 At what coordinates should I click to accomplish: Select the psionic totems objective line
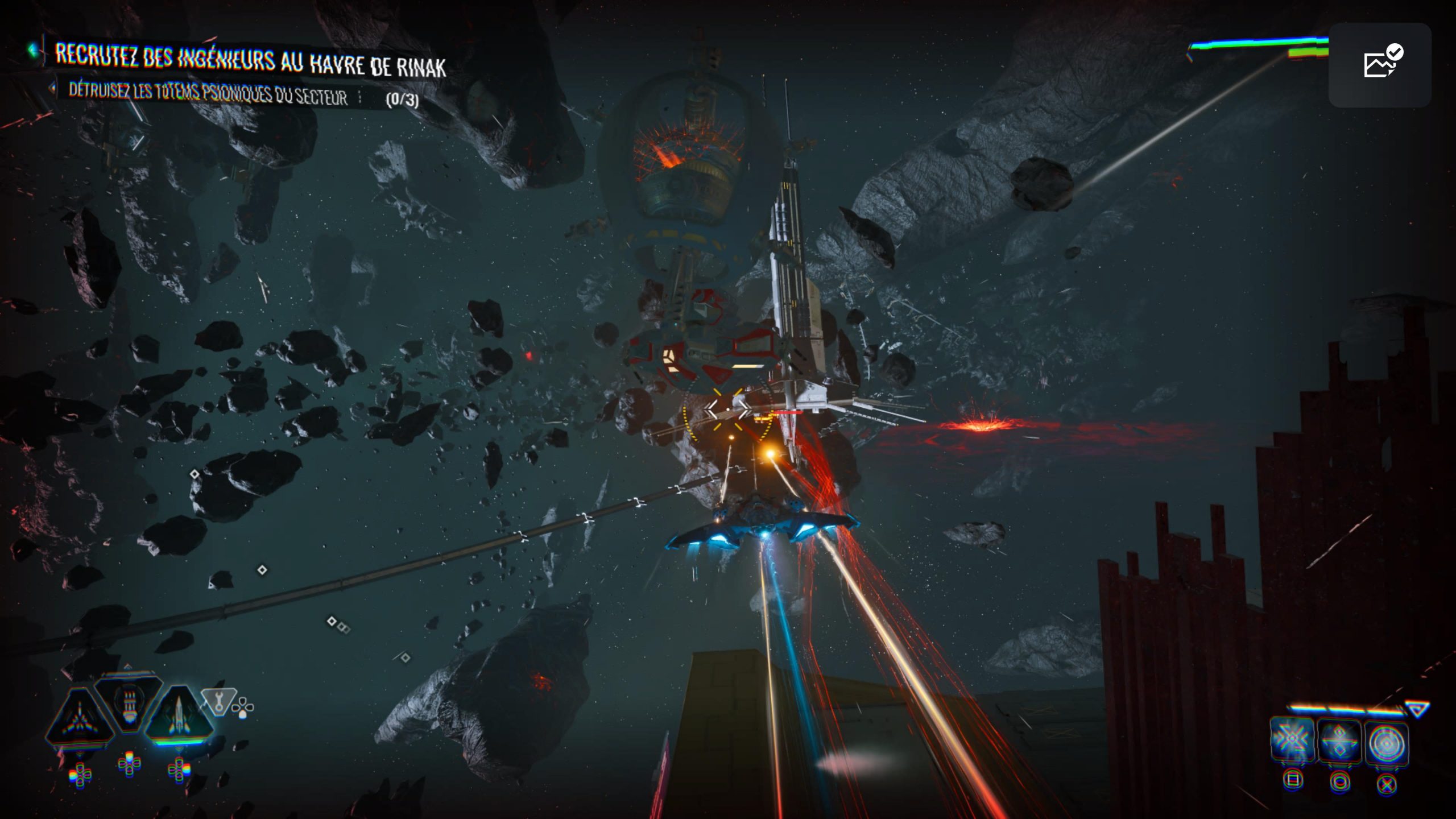point(208,94)
